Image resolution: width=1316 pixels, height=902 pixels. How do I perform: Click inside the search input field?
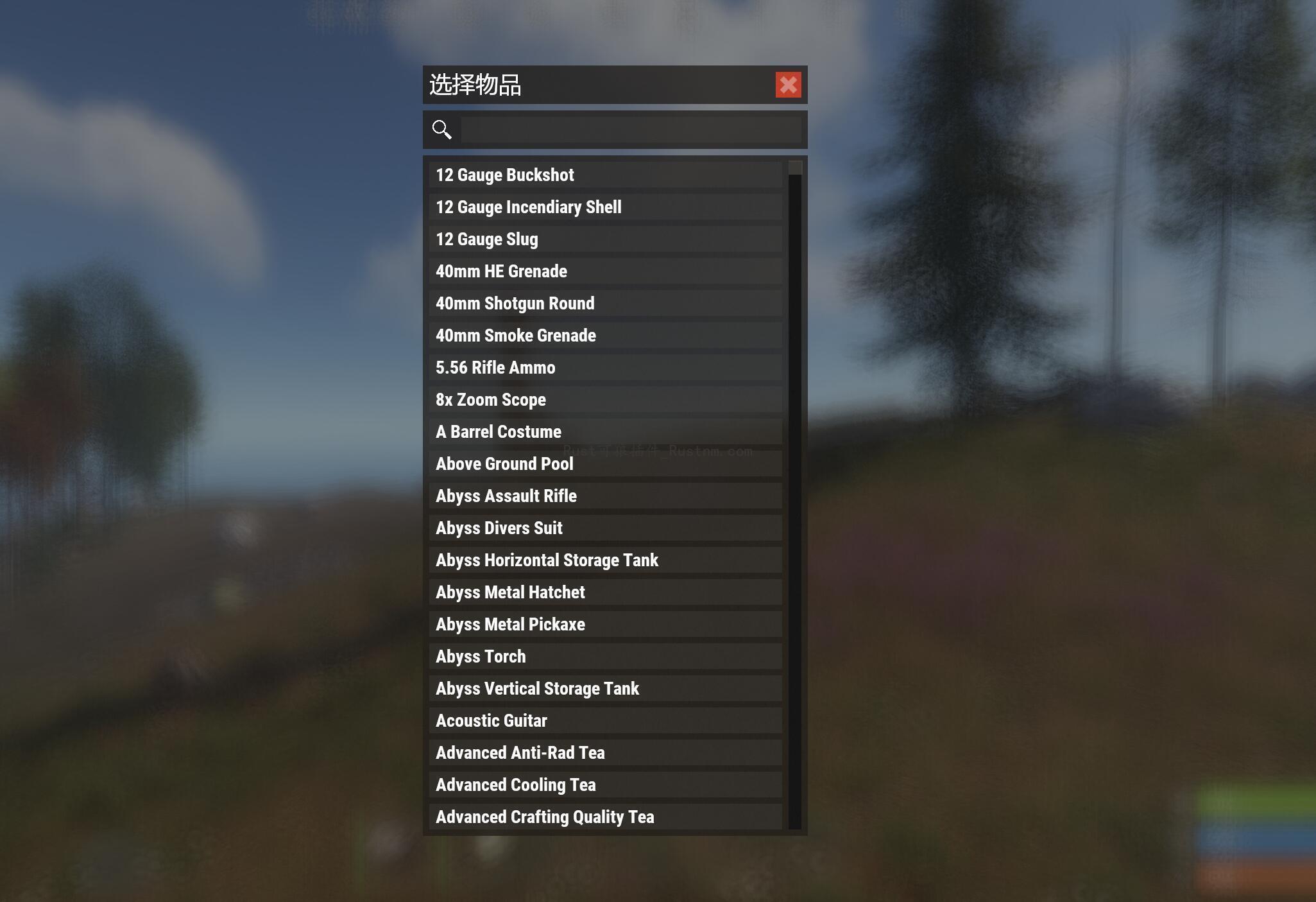click(632, 128)
